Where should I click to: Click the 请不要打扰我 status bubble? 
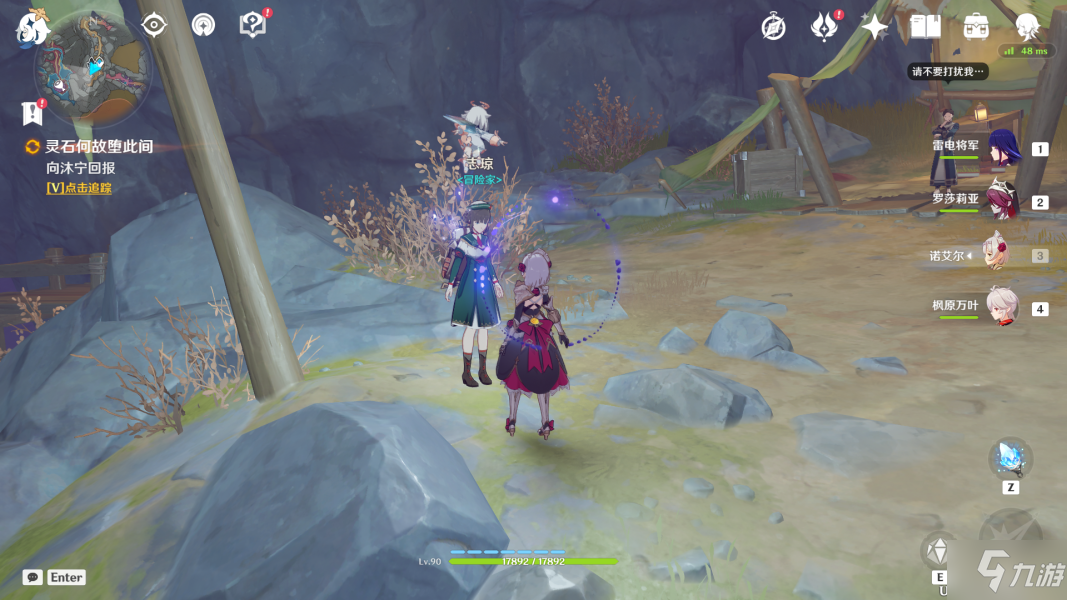point(947,71)
